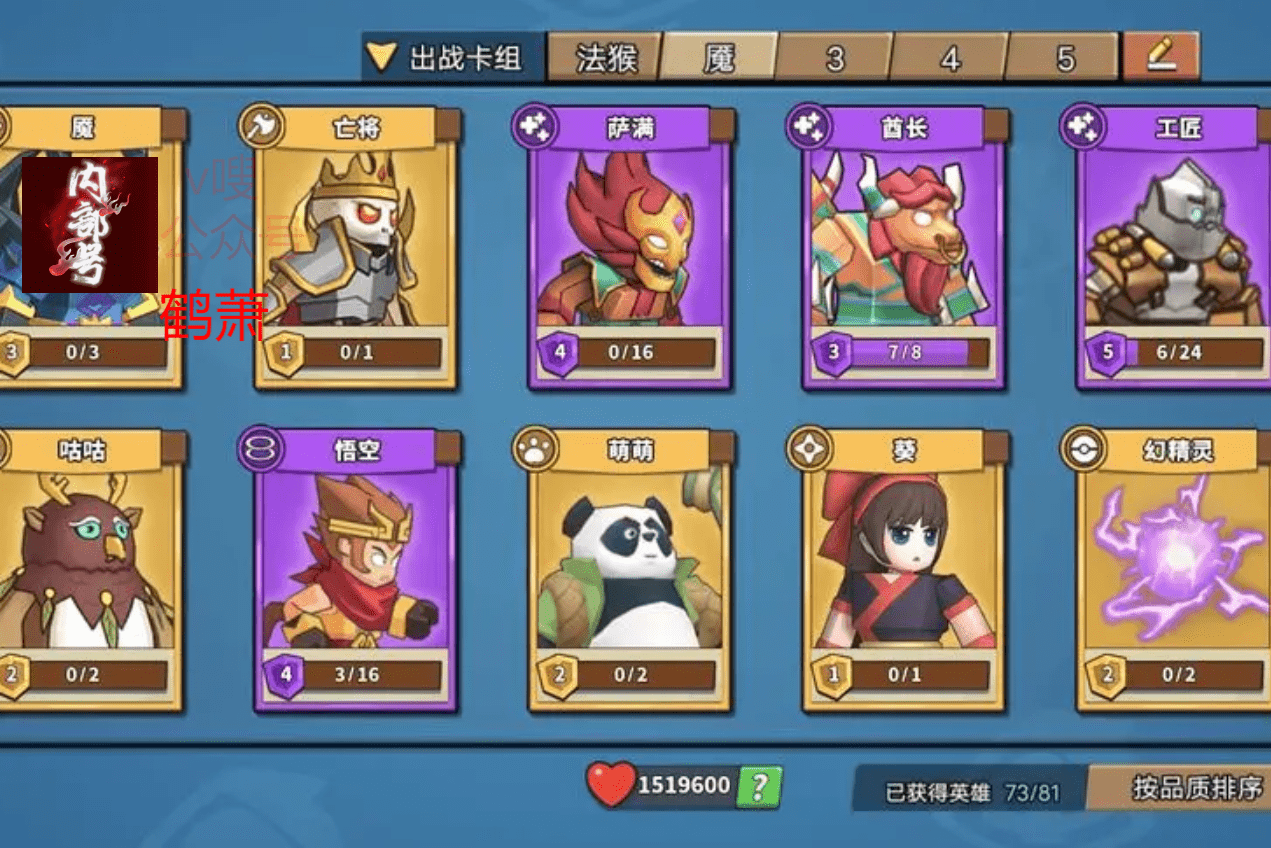
Task: Open deck slot 3 tab
Action: (835, 58)
